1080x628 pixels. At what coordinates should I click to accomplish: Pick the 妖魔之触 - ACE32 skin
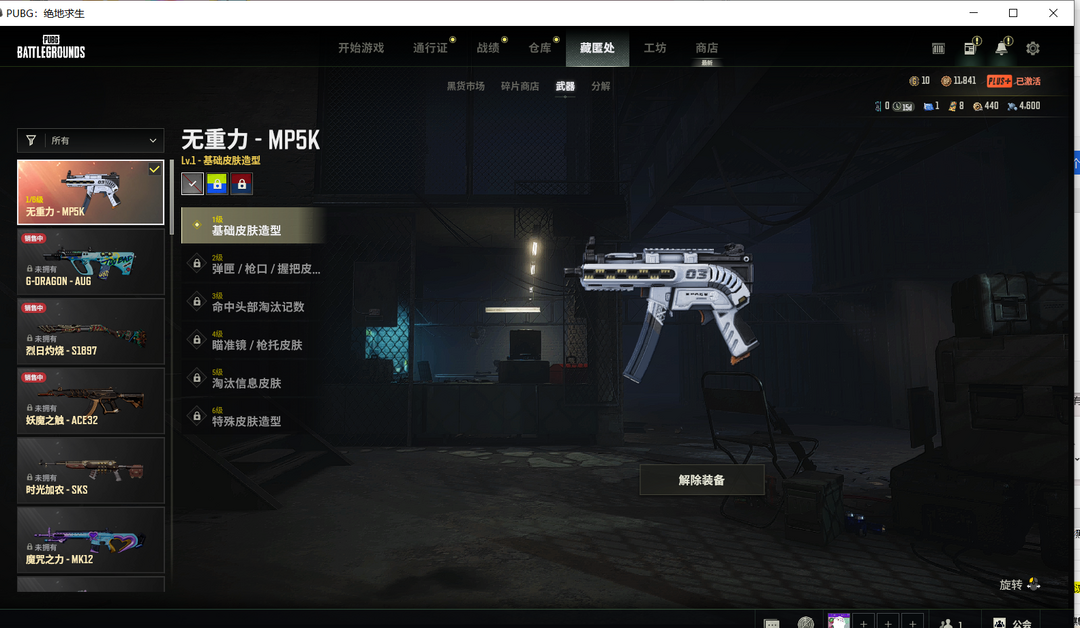point(90,400)
